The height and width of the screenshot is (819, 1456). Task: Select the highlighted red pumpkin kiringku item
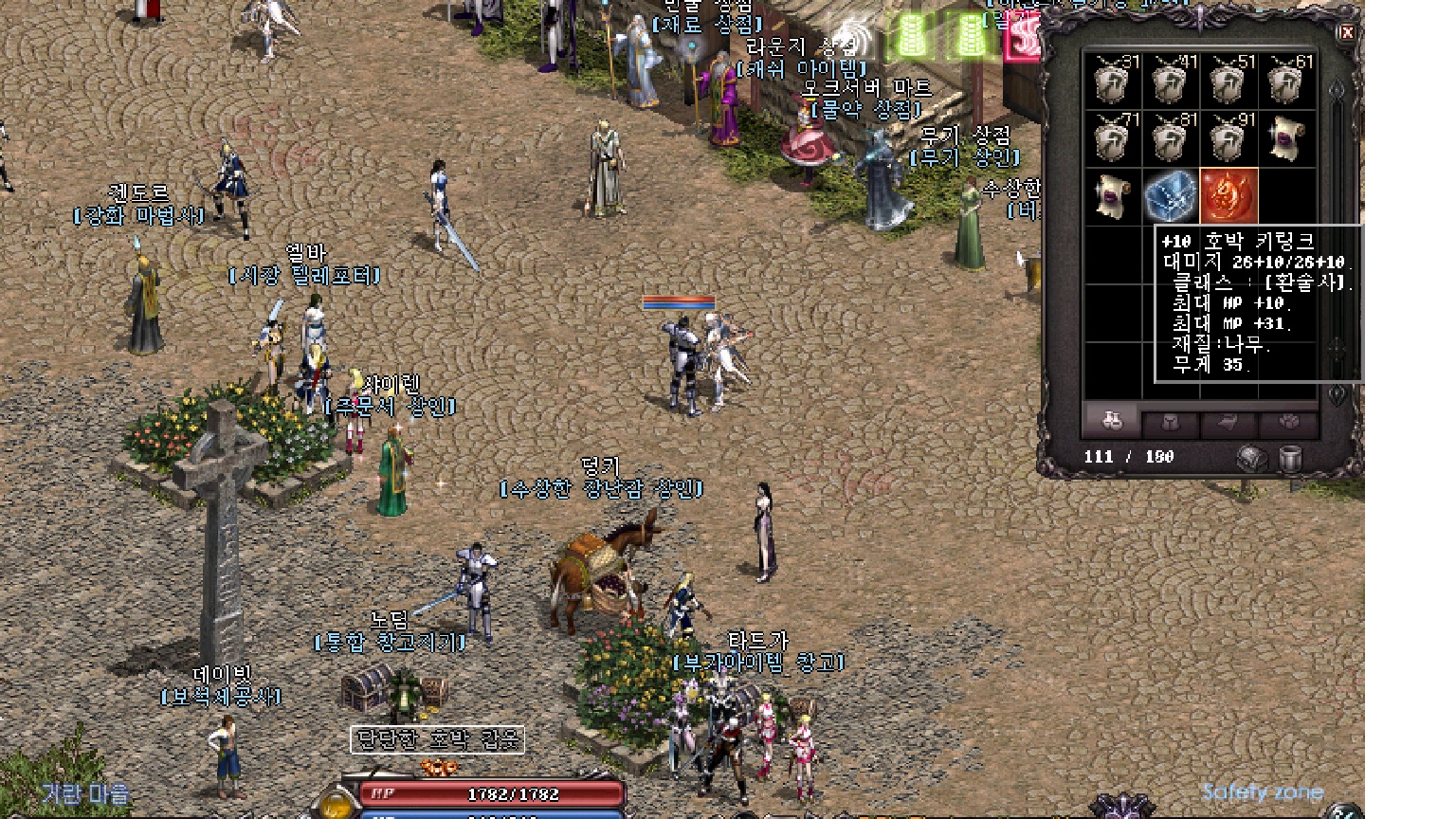pyautogui.click(x=1228, y=196)
